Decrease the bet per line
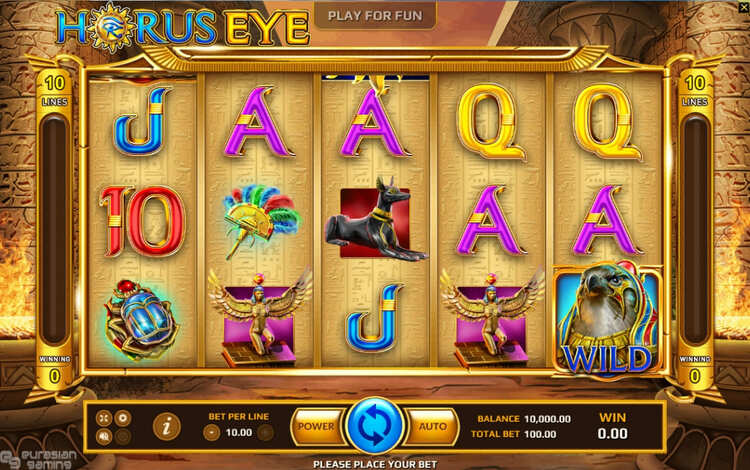The width and height of the screenshot is (750, 470). click(x=212, y=432)
